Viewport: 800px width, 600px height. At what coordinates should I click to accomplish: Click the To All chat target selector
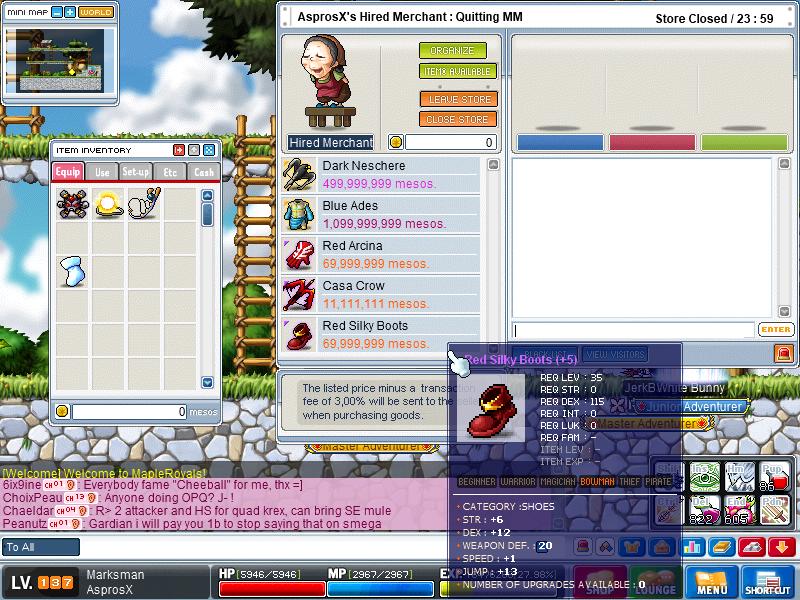click(x=40, y=547)
